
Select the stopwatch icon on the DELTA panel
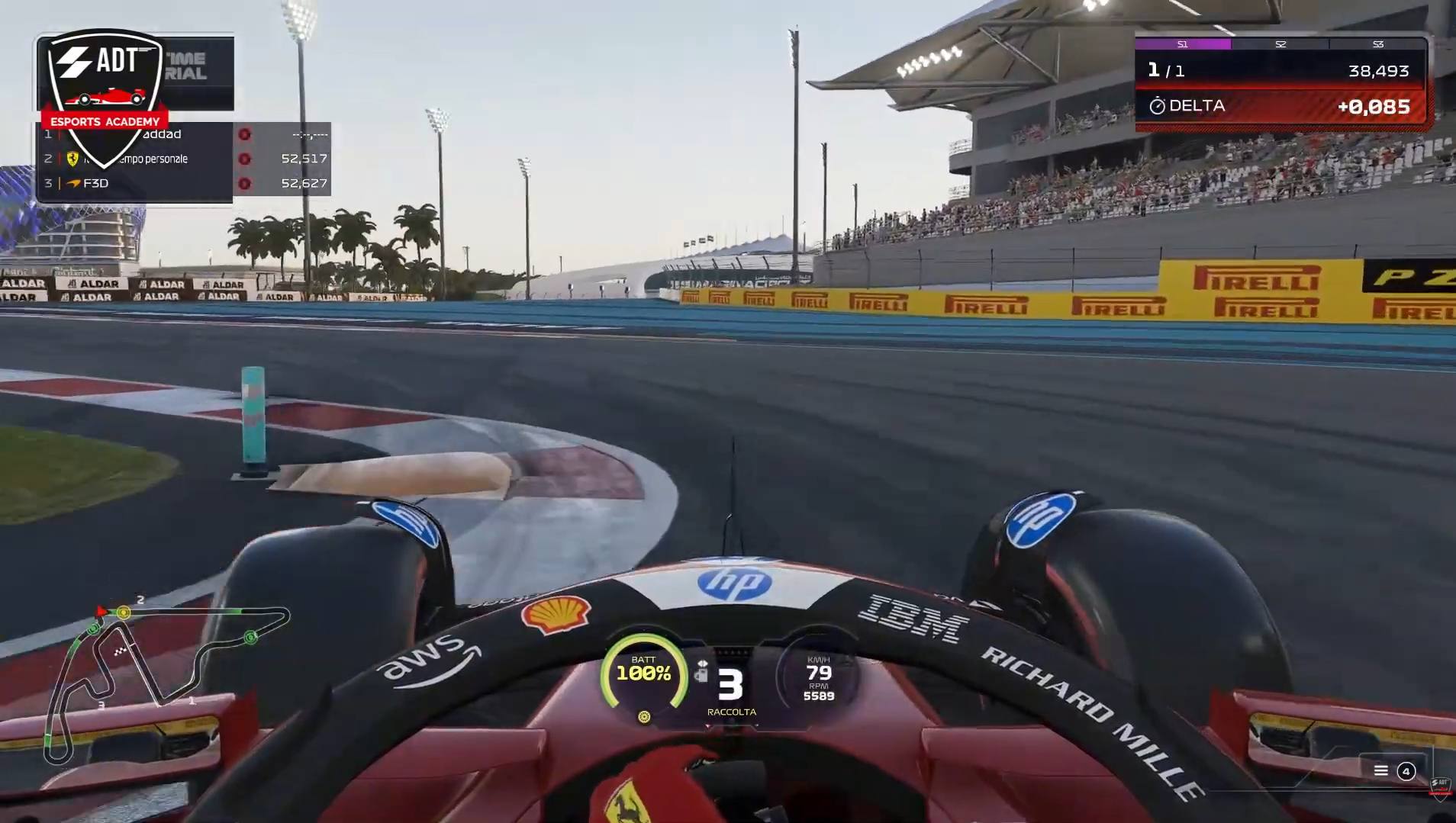point(1157,106)
